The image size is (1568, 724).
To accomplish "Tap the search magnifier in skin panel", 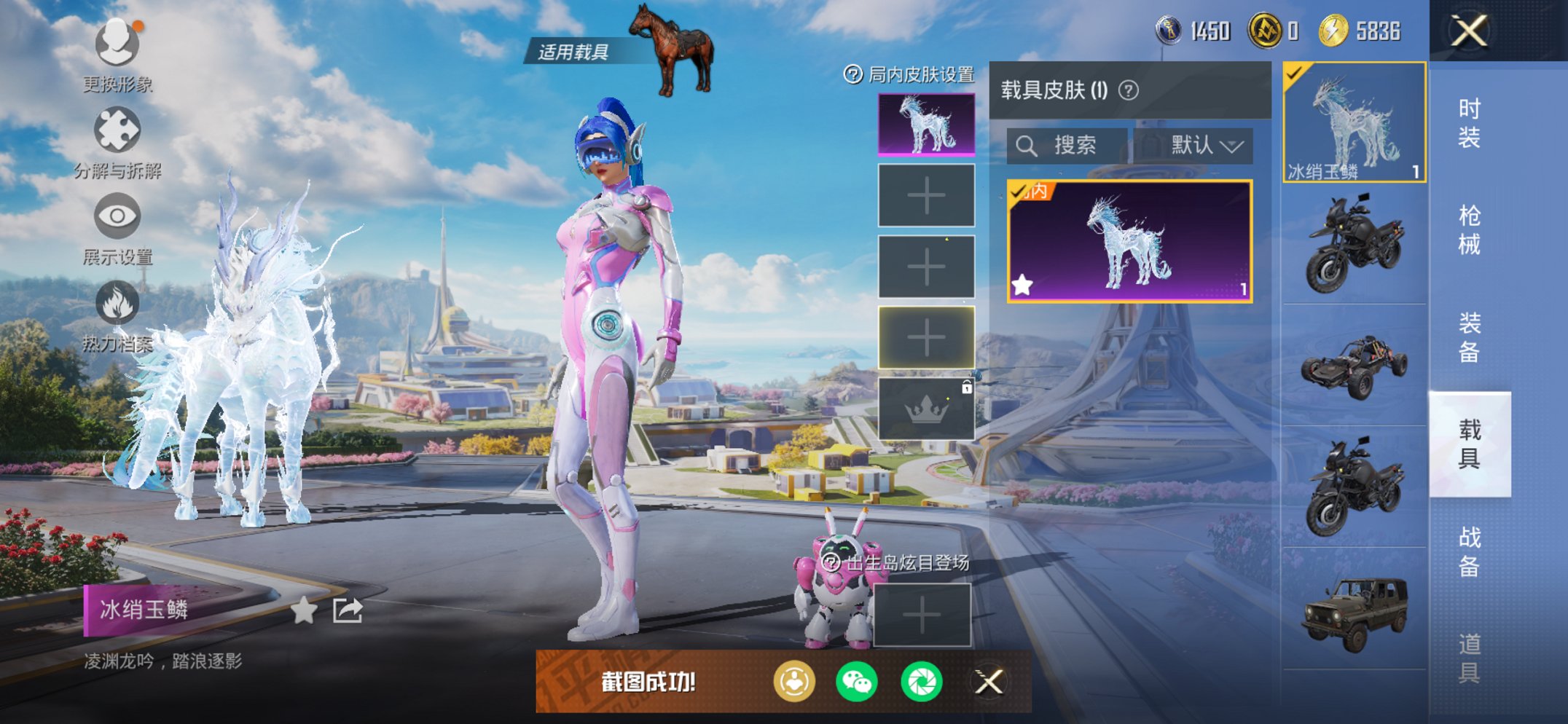I will (1027, 144).
